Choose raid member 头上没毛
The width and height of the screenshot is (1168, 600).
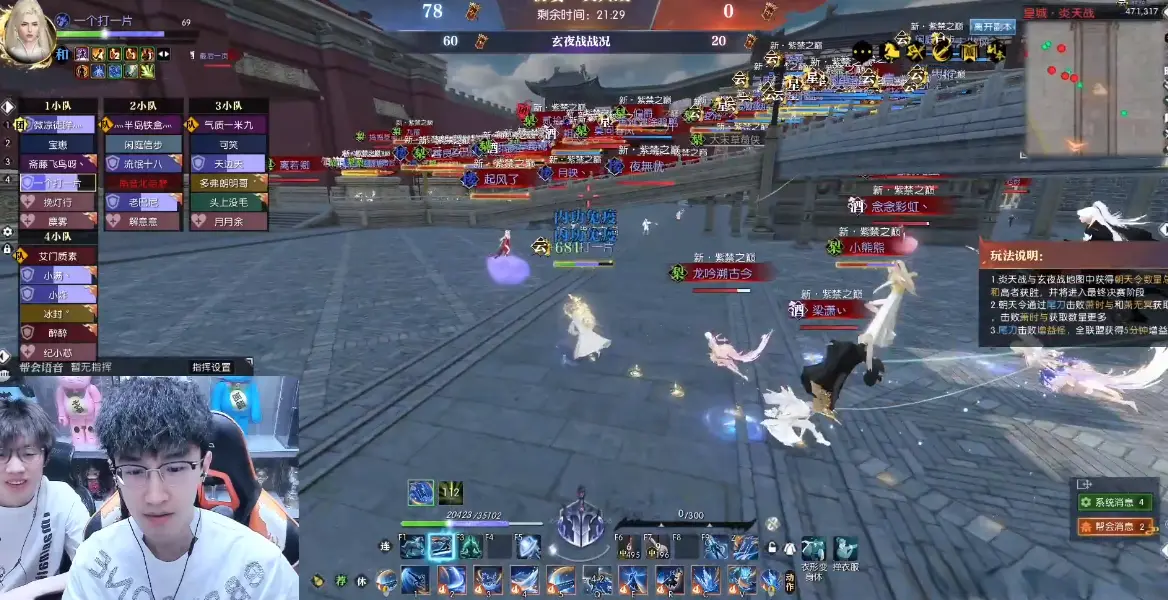coord(228,202)
